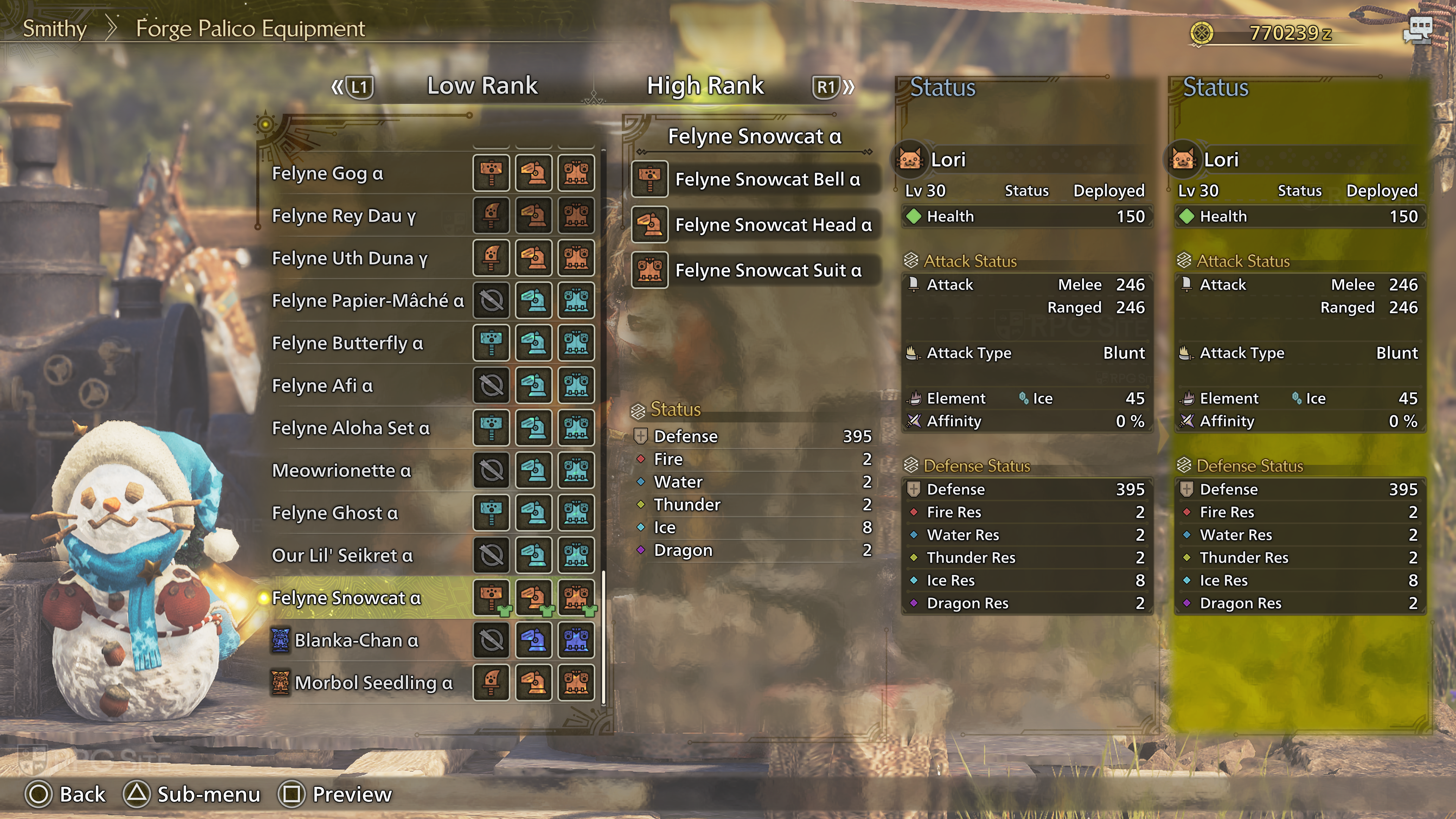This screenshot has width=1456, height=819.
Task: Select the Felyne Snowcat Suit α piece
Action: [x=768, y=270]
